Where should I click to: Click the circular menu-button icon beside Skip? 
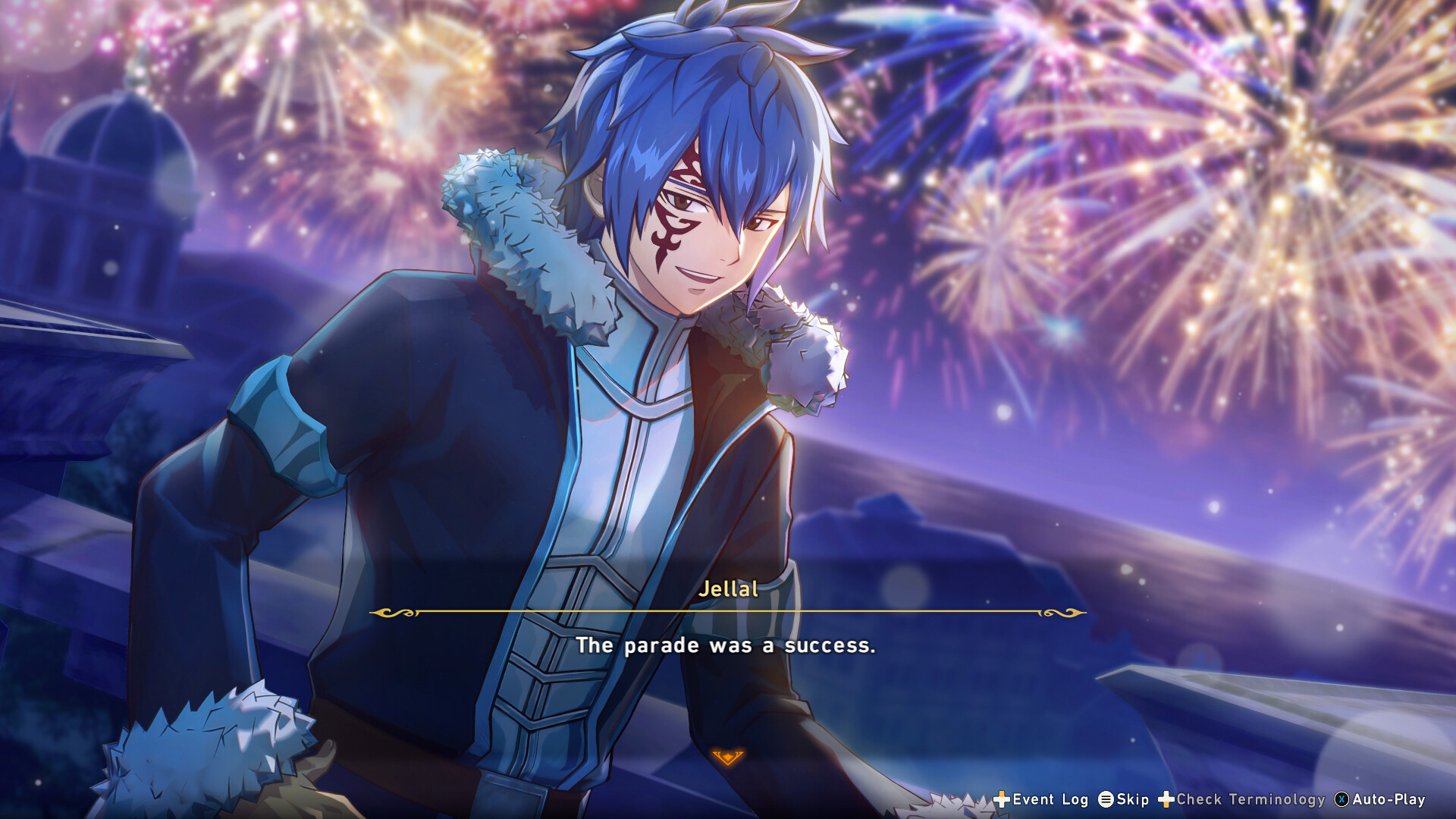click(x=1106, y=800)
